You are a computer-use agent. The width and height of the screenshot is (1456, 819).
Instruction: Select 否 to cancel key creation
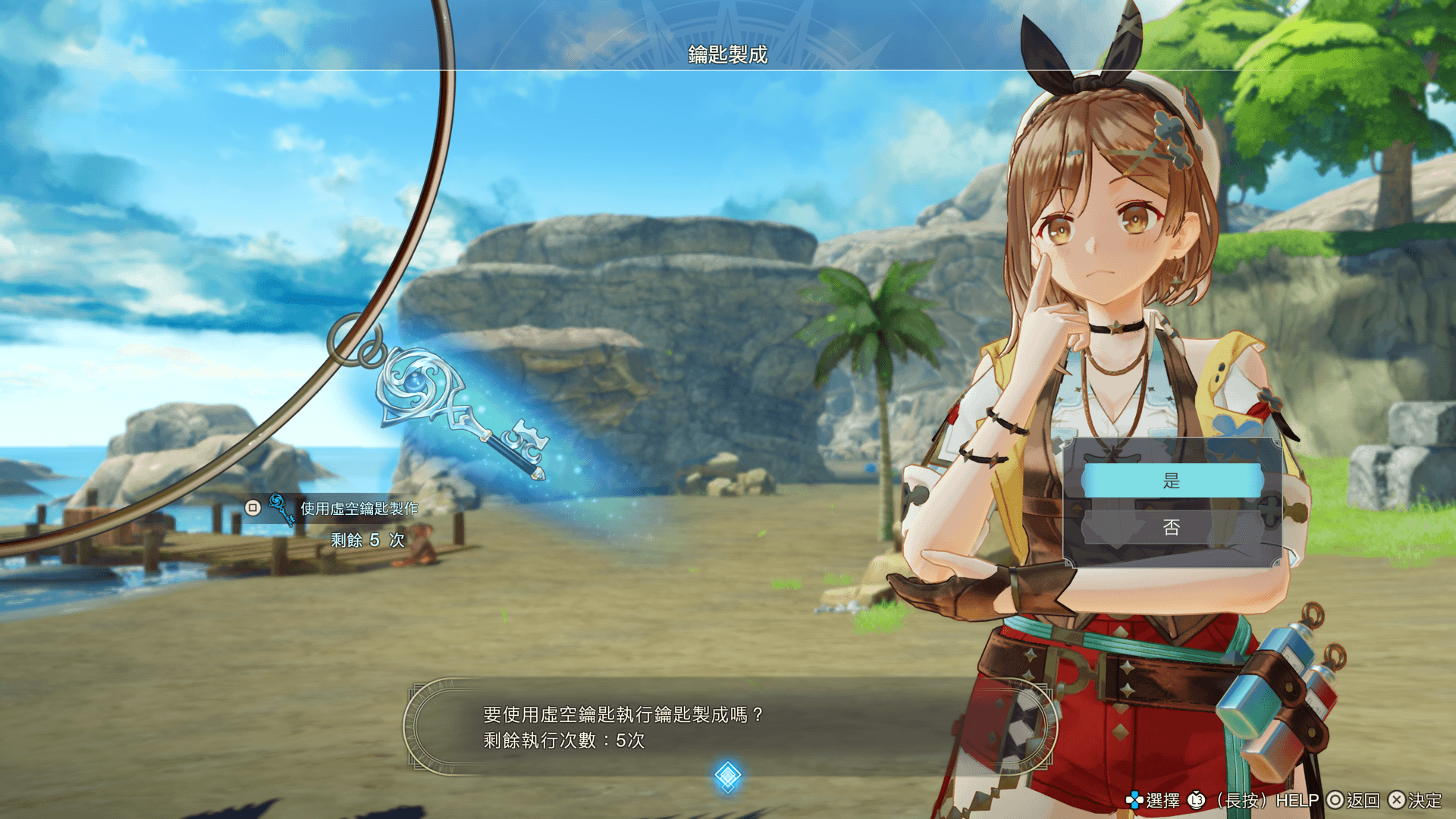[1172, 528]
